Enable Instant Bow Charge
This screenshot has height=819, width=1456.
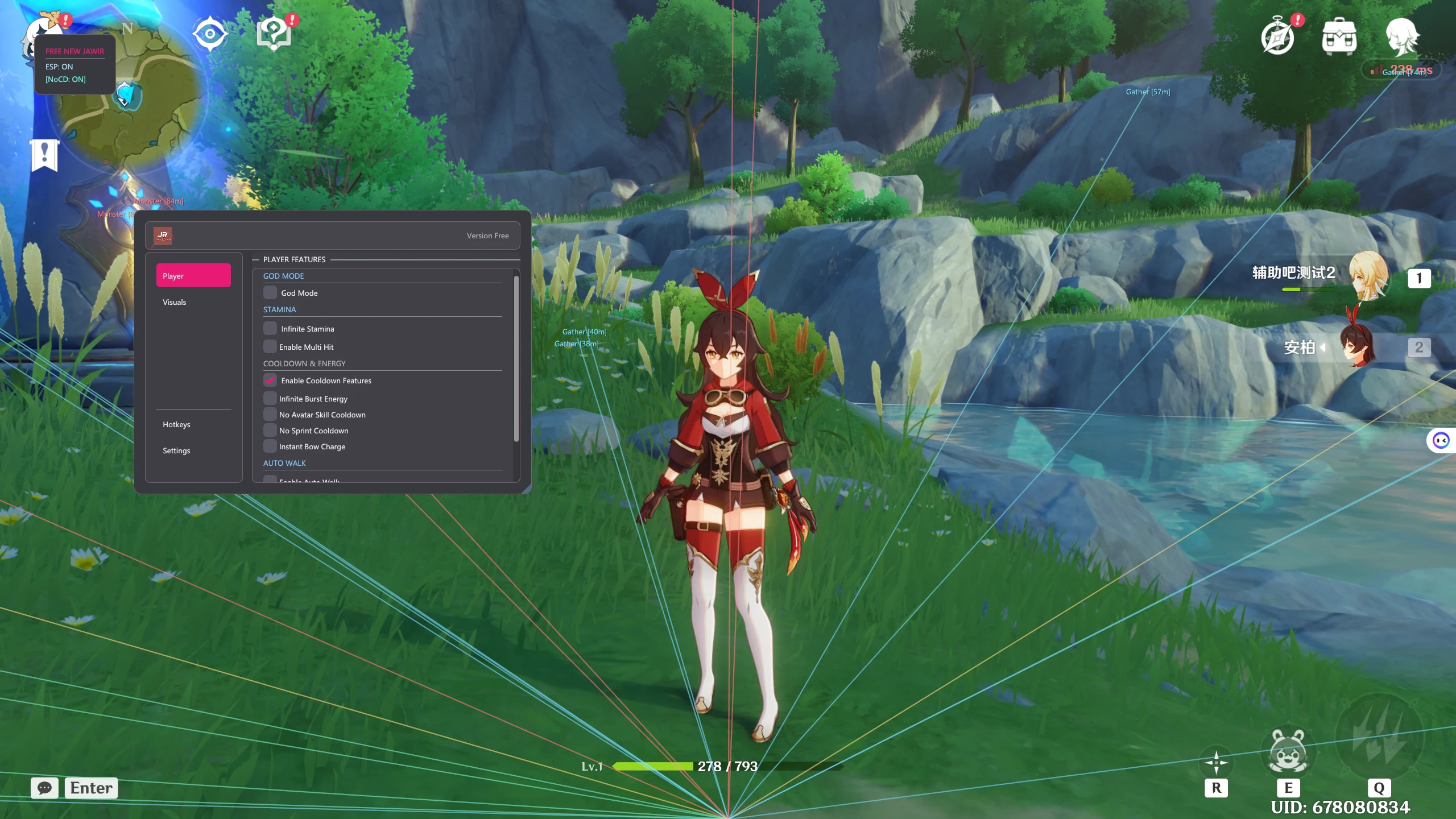270,446
